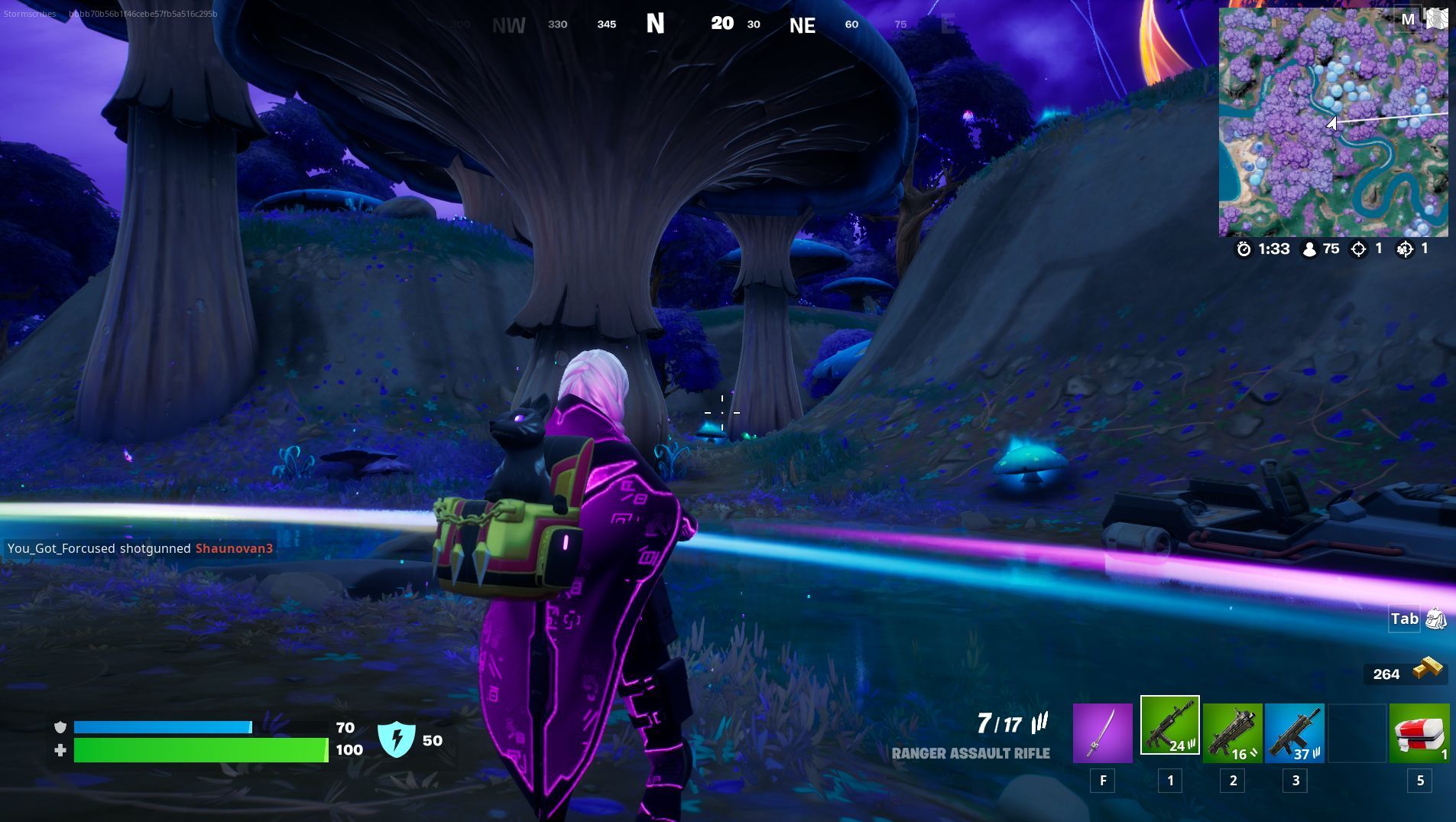Select the health plus icon

[x=60, y=750]
